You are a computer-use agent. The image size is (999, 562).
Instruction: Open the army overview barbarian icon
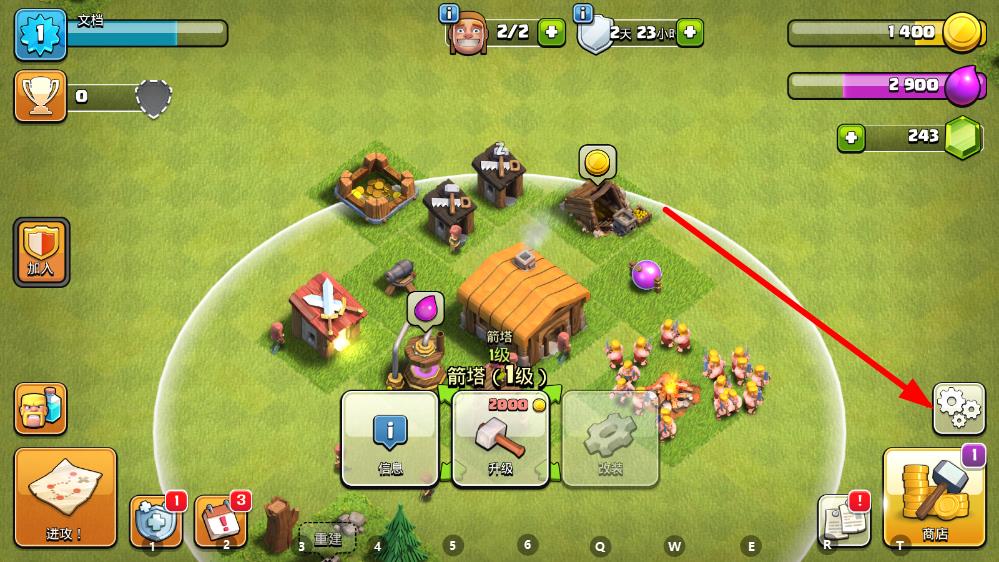tap(41, 408)
